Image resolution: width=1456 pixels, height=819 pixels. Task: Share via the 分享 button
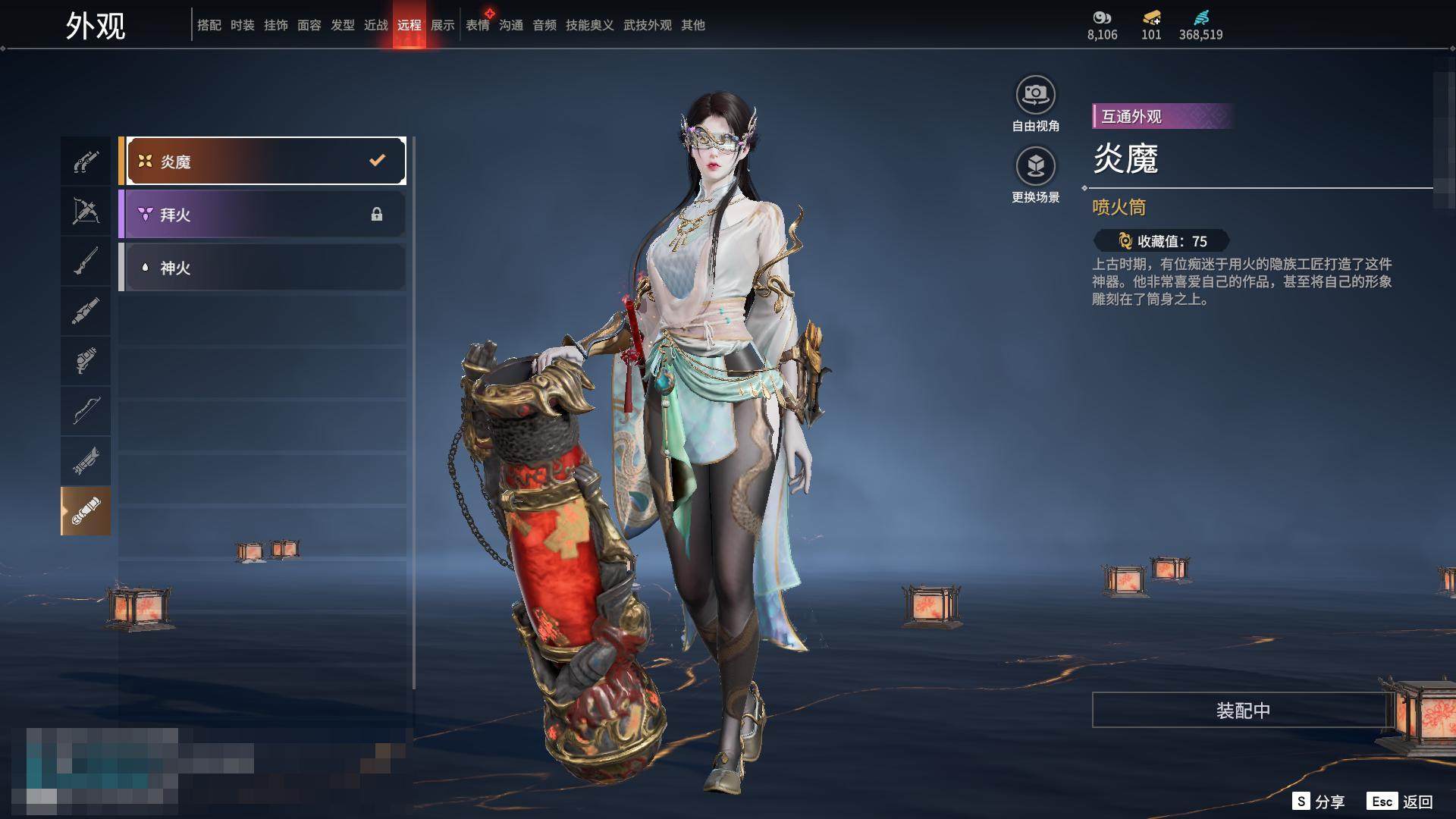[x=1319, y=802]
